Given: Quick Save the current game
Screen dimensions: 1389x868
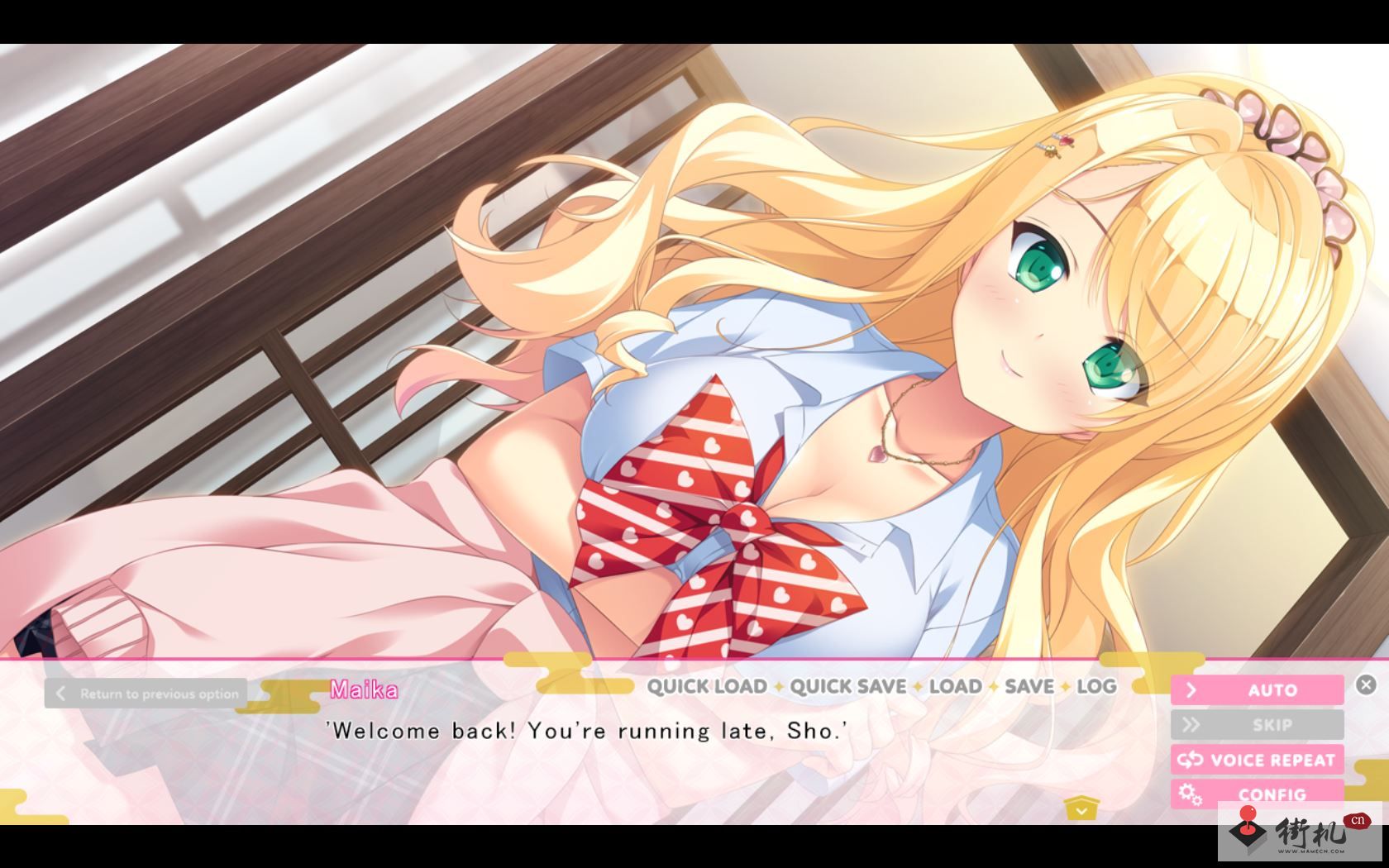Looking at the screenshot, I should 847,686.
